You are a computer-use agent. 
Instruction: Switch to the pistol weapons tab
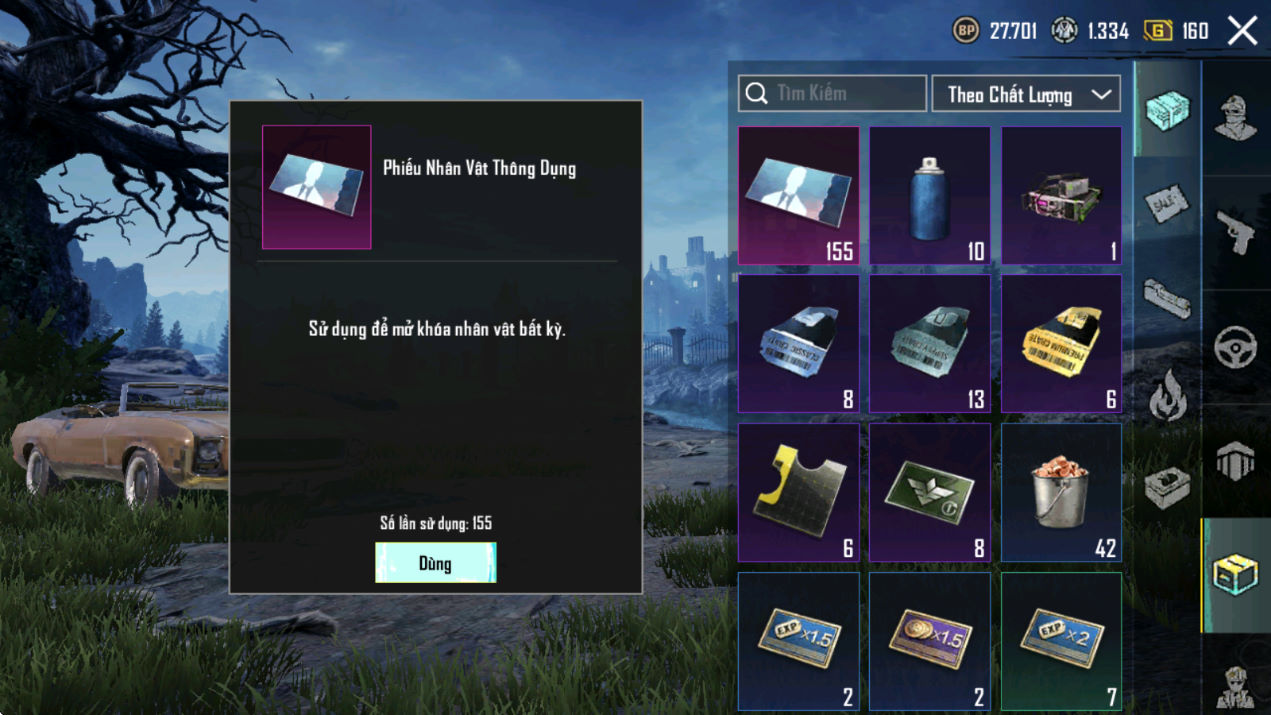pos(1236,232)
